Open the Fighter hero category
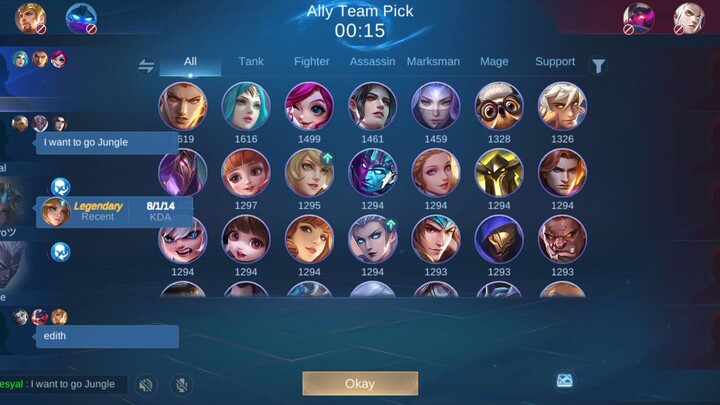The height and width of the screenshot is (405, 720). click(312, 62)
